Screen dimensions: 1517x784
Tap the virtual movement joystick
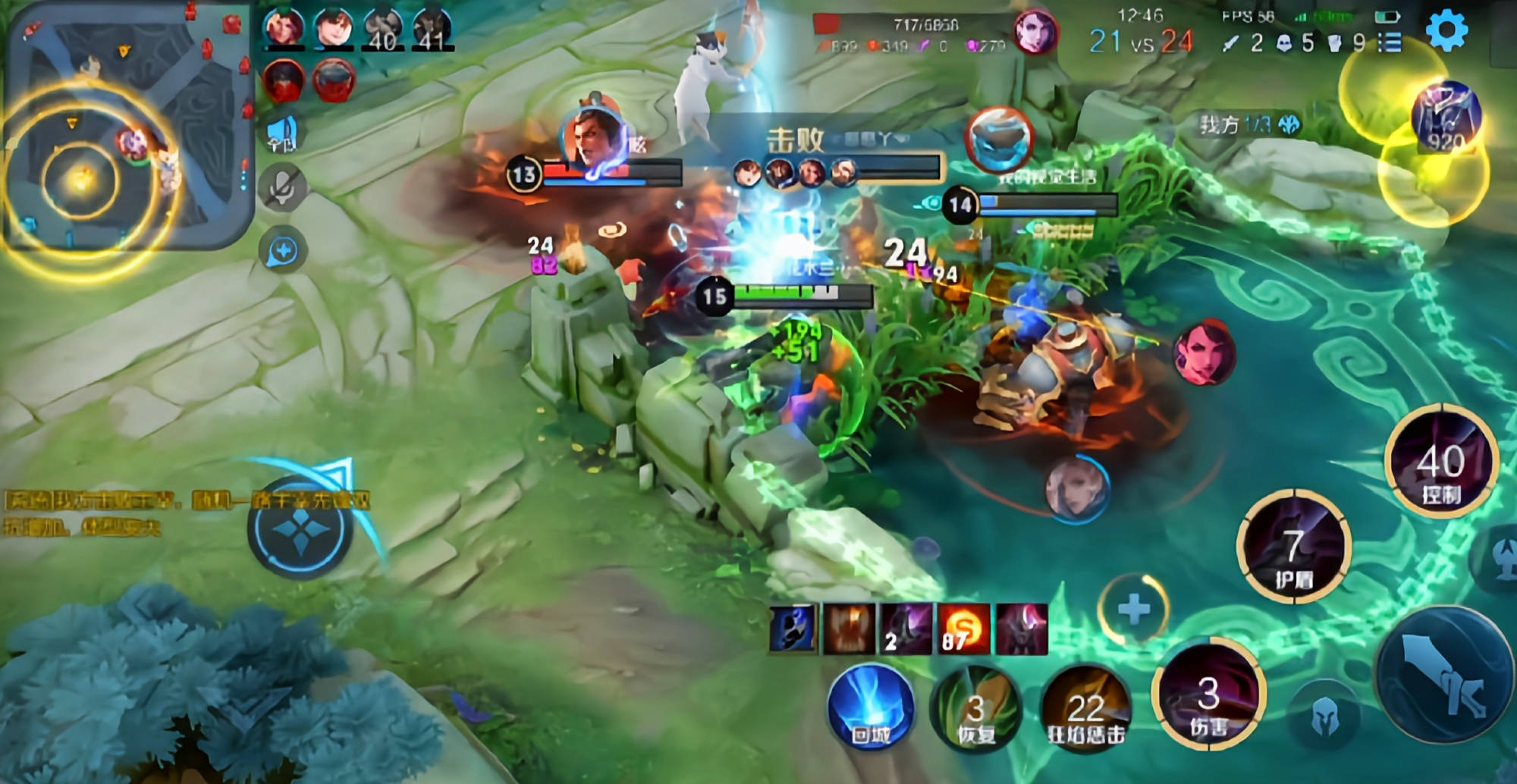pos(300,527)
